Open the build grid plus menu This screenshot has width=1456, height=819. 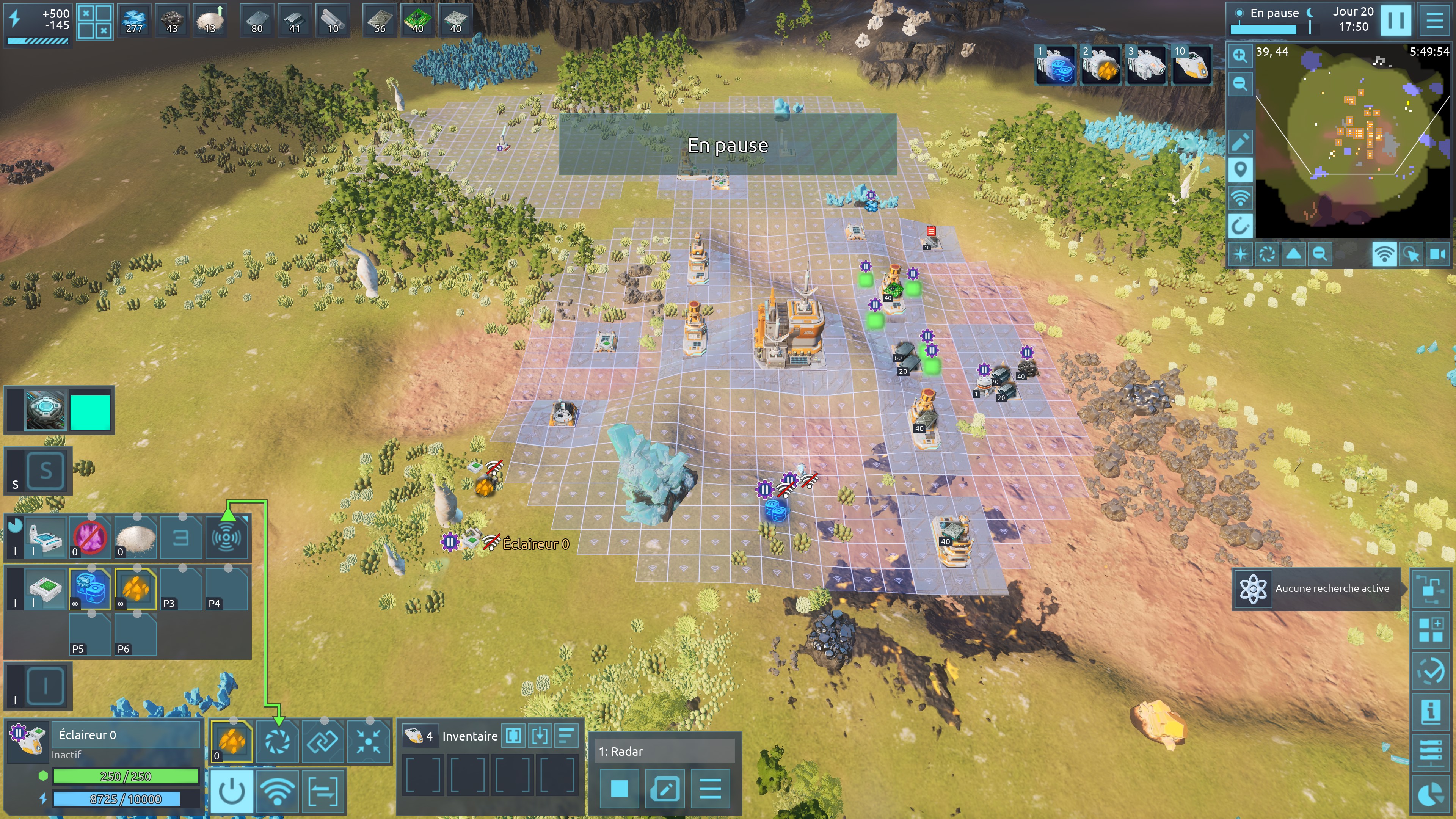coord(1431,630)
